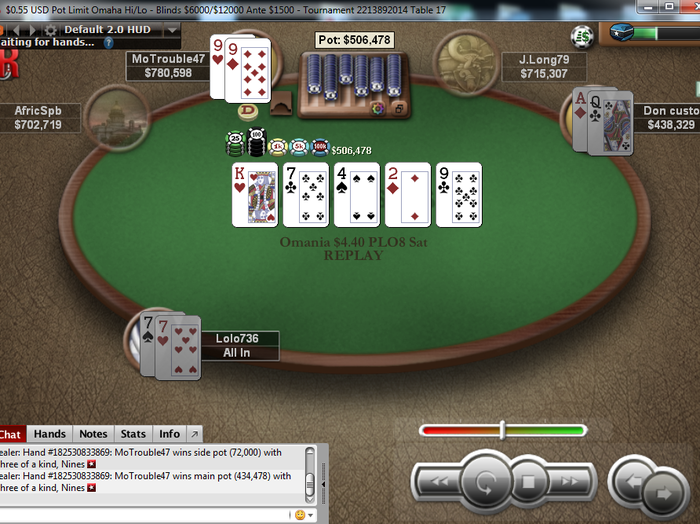
Task: Stop the hand replay
Action: point(530,484)
